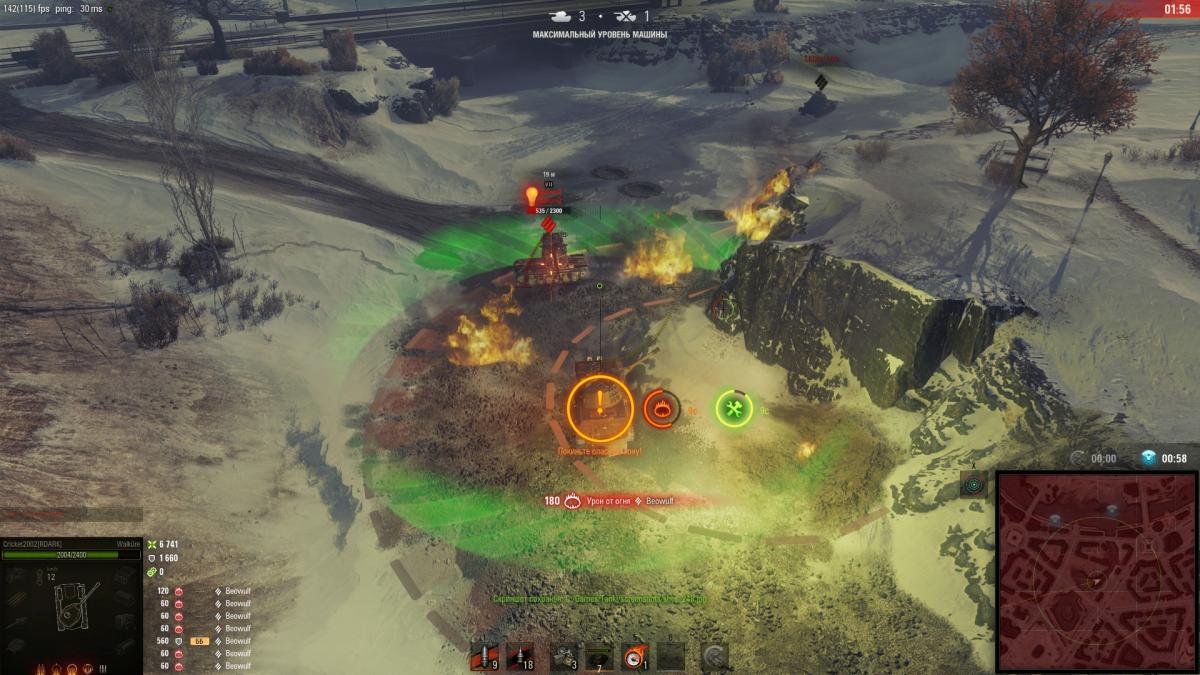This screenshot has height=675, width=1200.
Task: Select the shell slot holding 9 rounds
Action: point(484,656)
